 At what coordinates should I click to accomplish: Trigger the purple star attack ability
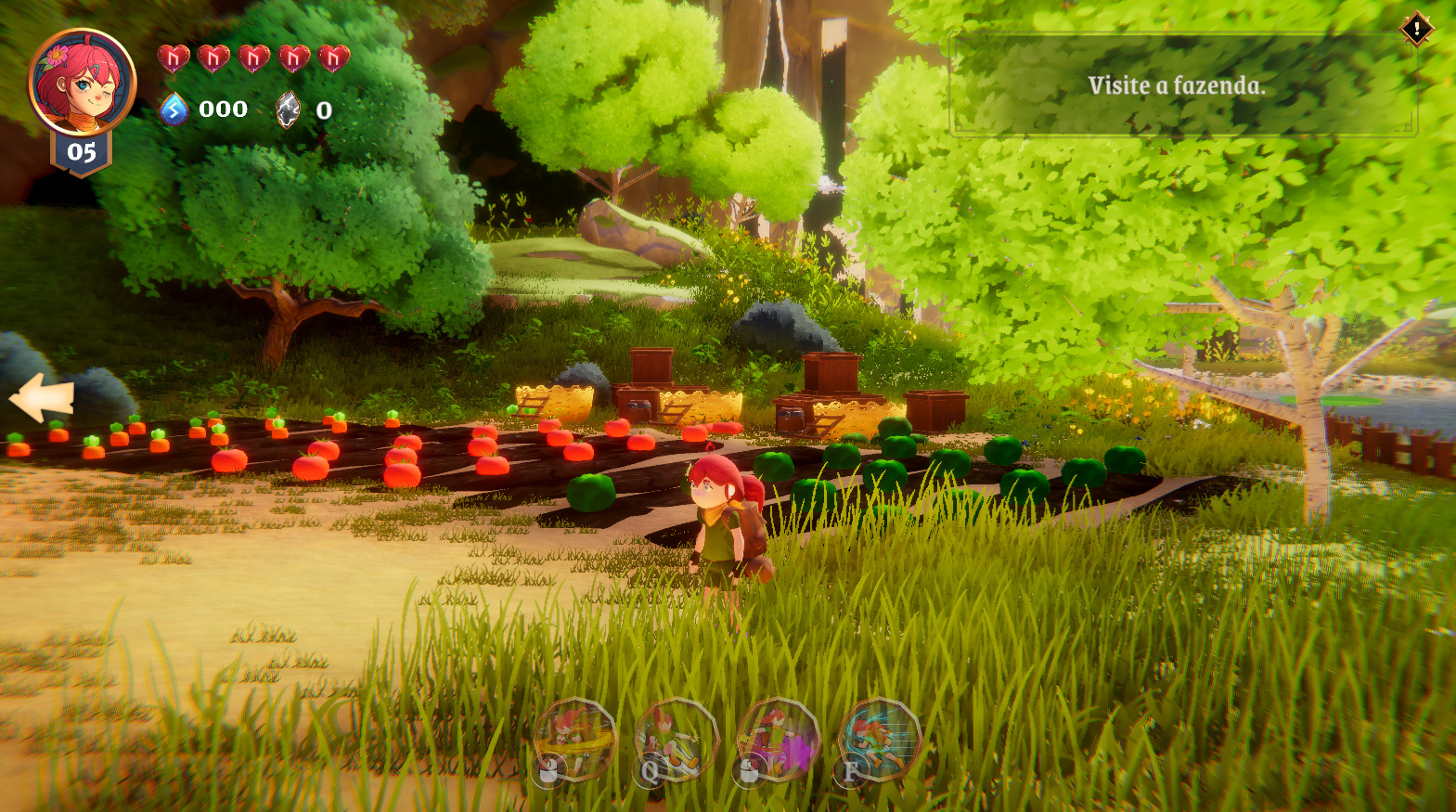pyautogui.click(x=778, y=740)
